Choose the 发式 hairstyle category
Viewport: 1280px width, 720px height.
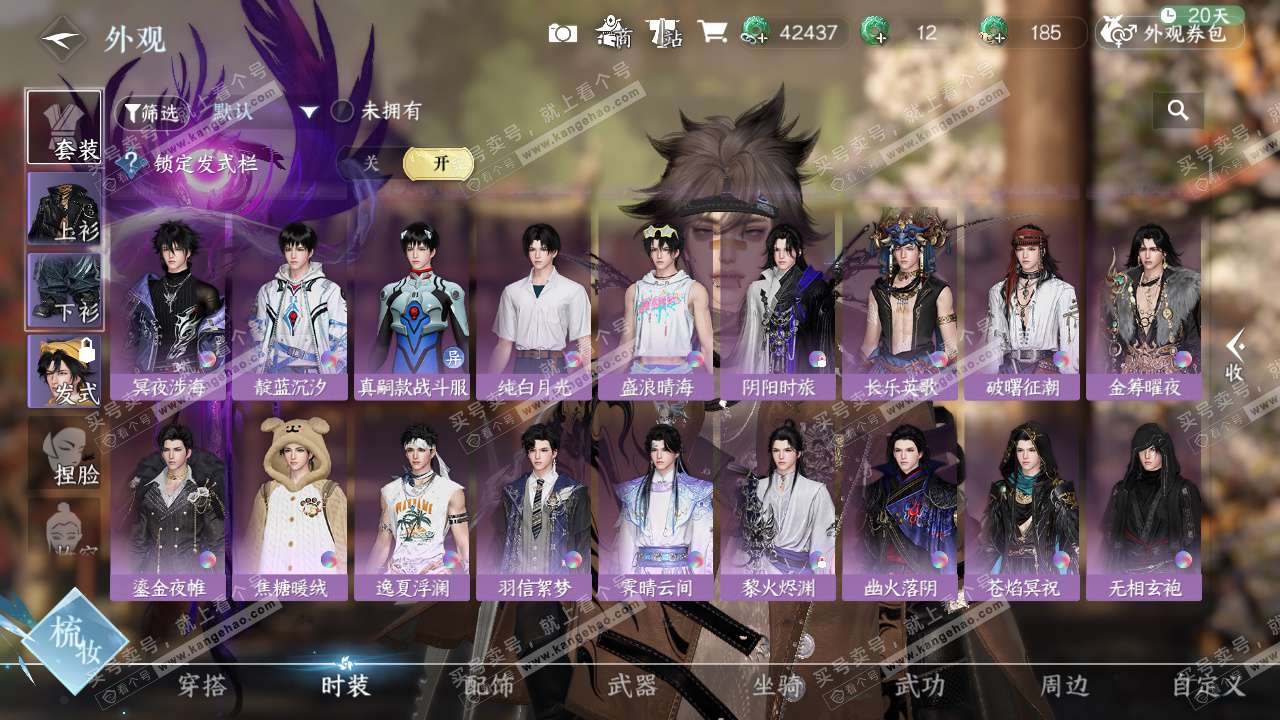(x=64, y=371)
